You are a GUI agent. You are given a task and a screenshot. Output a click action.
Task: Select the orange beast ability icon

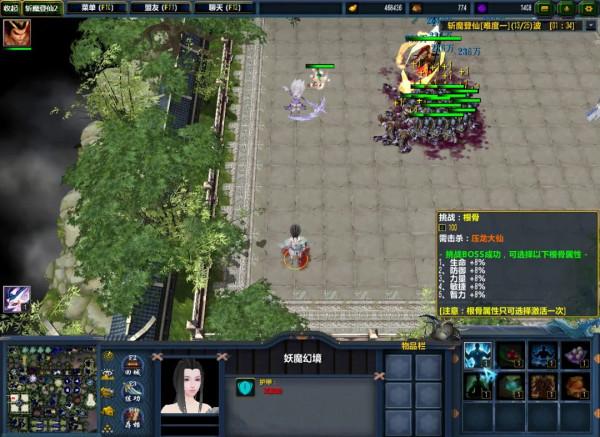pyautogui.click(x=575, y=385)
